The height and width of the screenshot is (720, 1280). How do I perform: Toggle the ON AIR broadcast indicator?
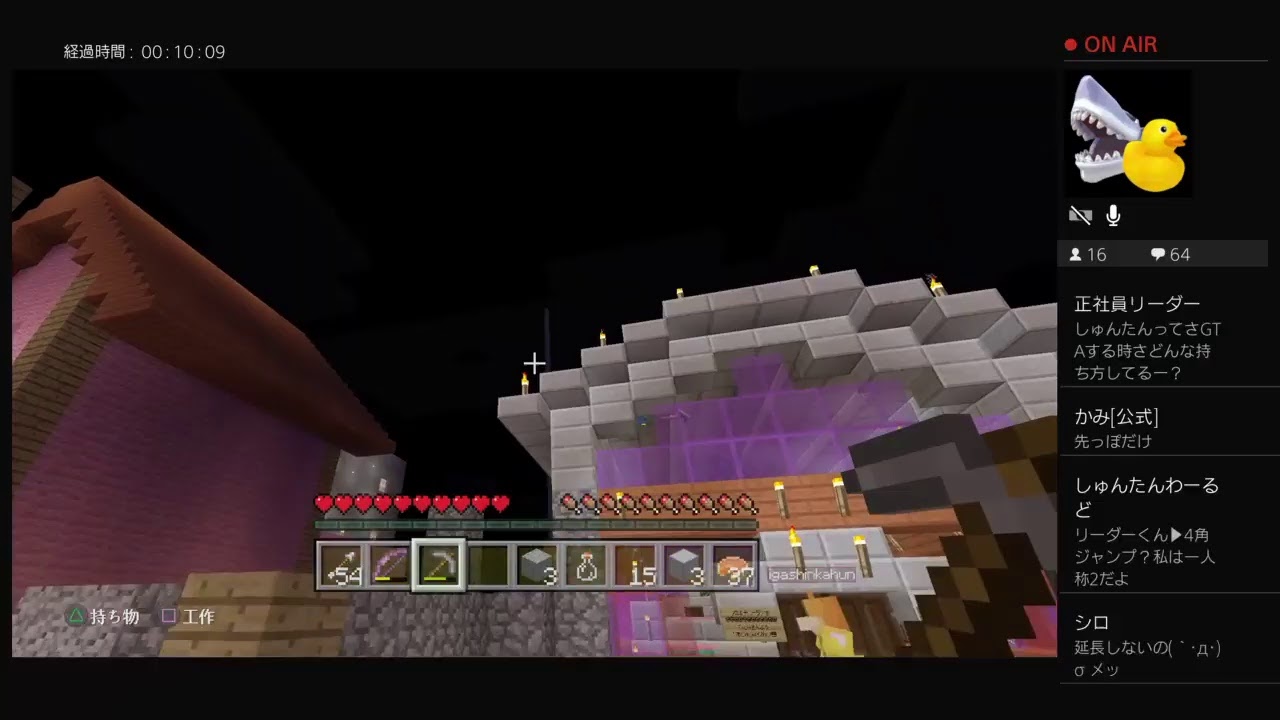pyautogui.click(x=1111, y=44)
